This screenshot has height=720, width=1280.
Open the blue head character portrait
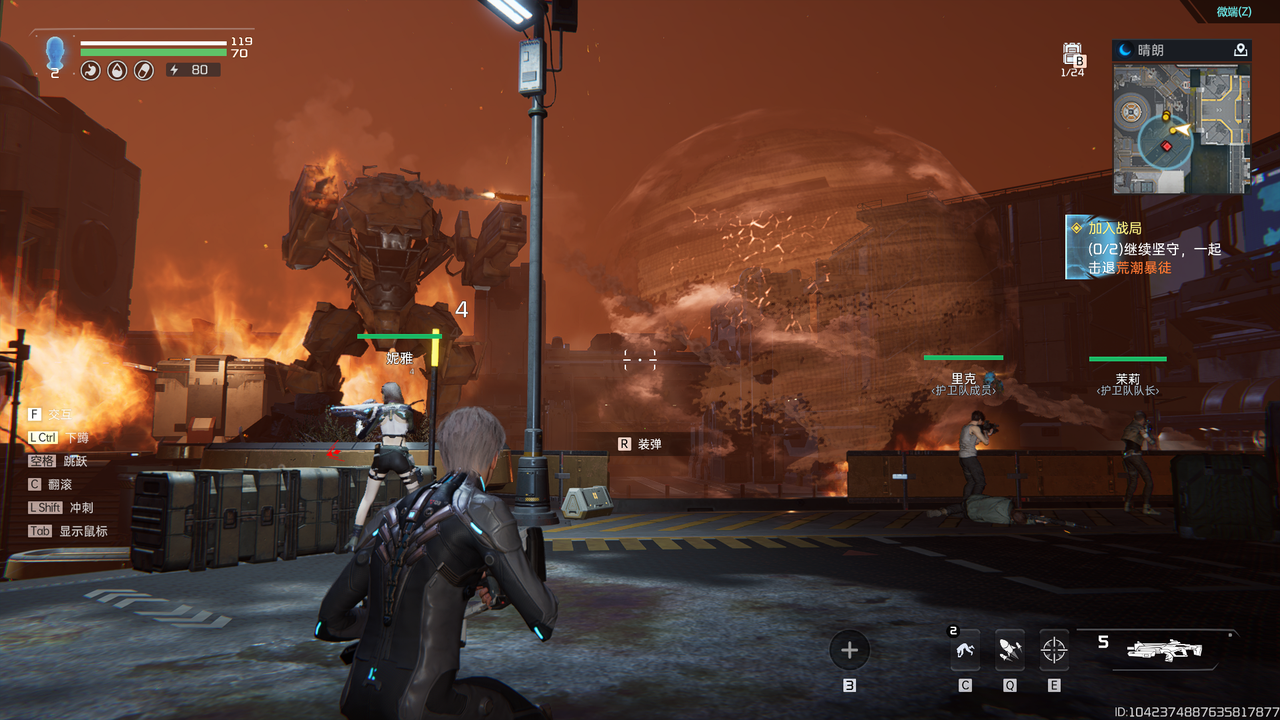click(55, 54)
